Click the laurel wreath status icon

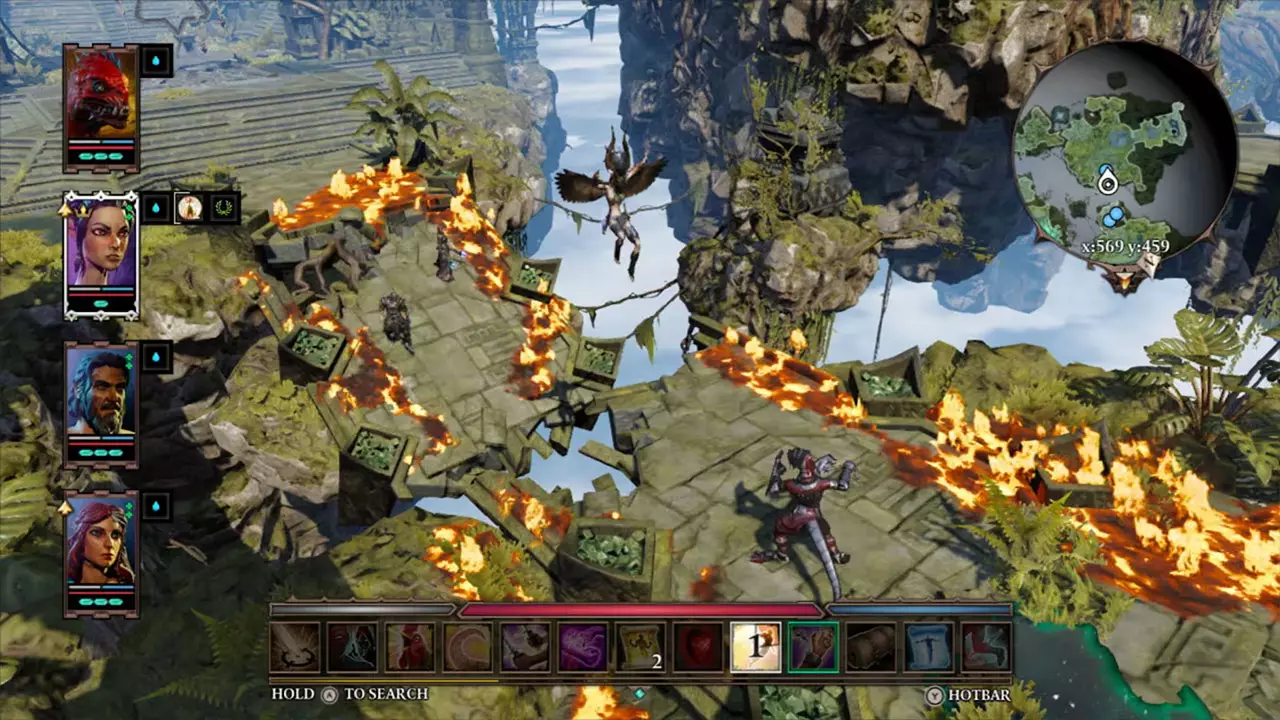click(x=223, y=208)
